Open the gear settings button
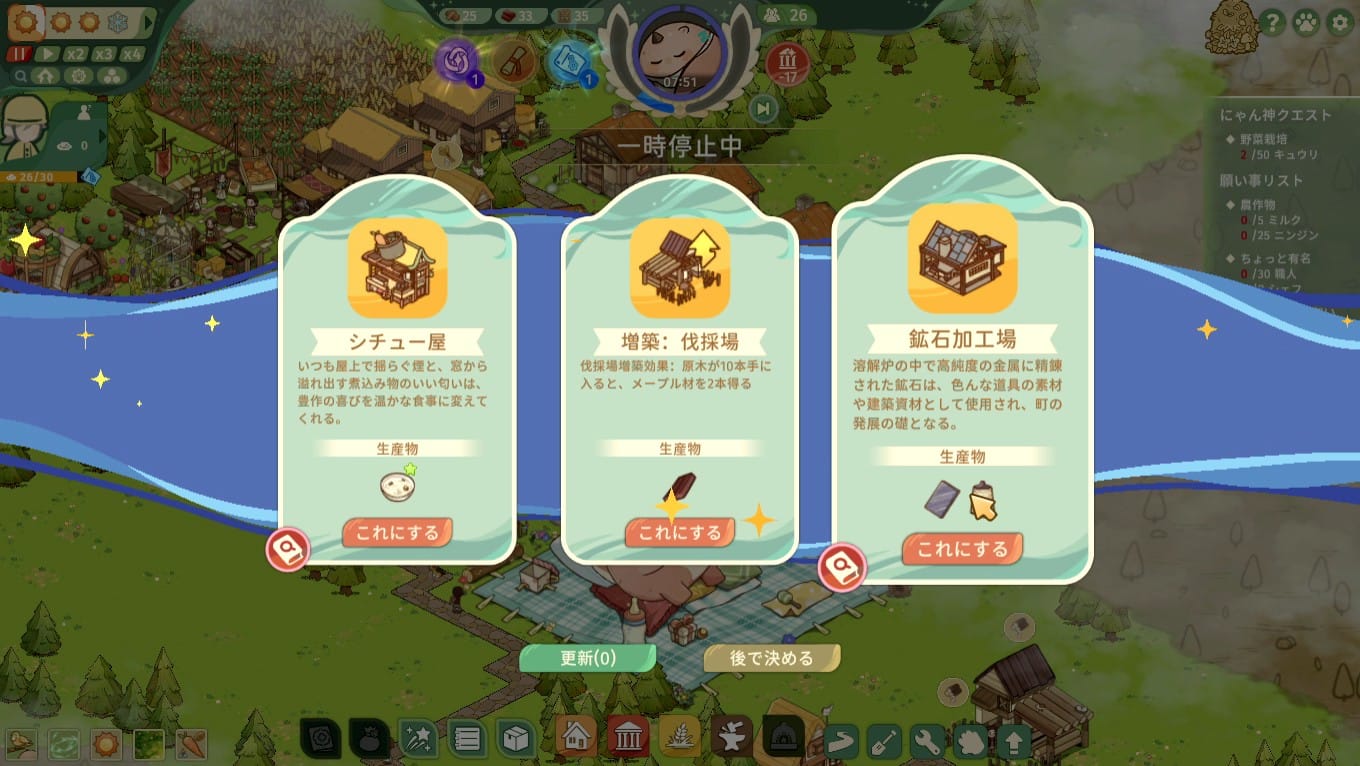Screen dimensions: 1360x766 1339,23
